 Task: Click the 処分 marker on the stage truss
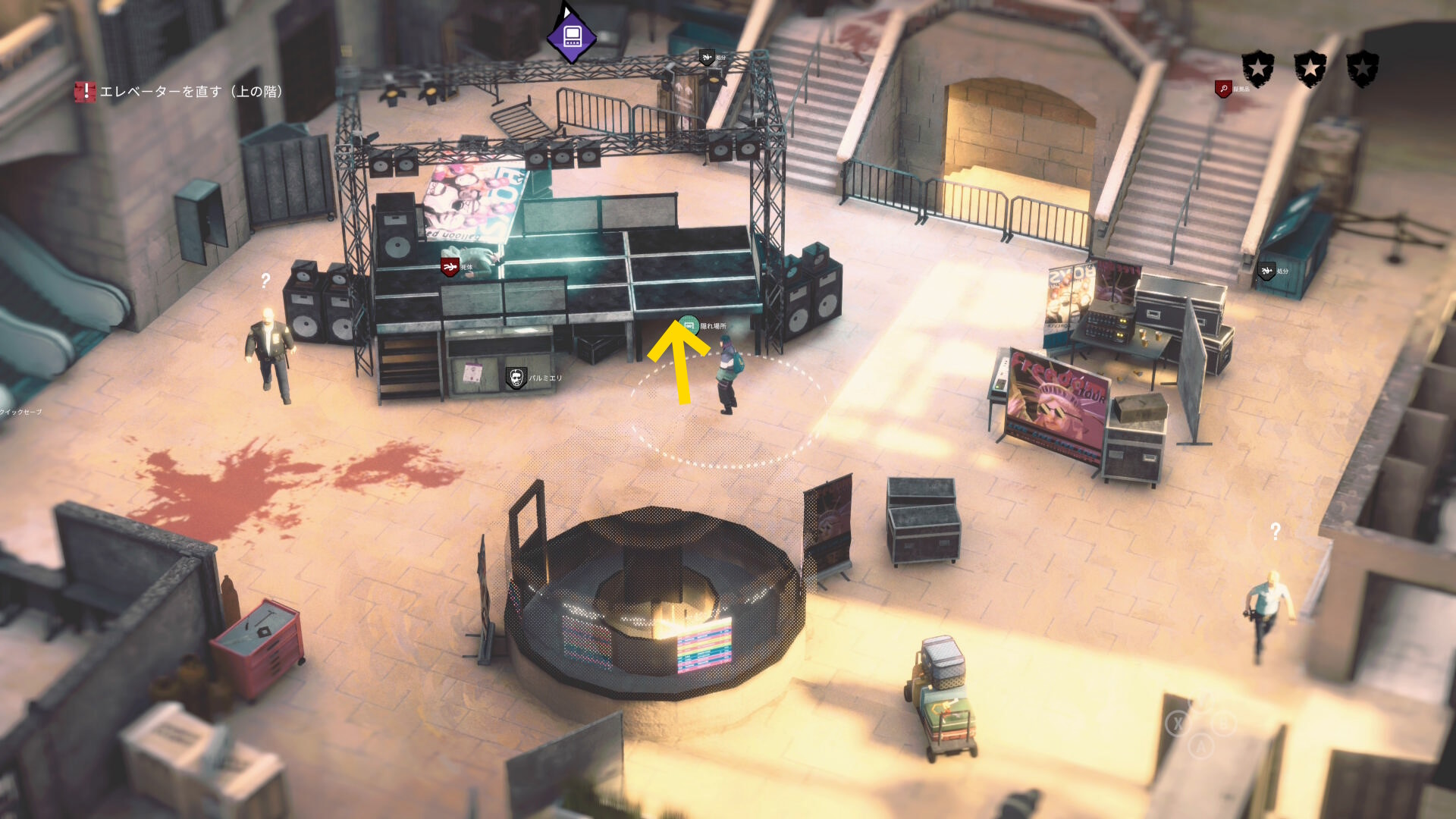707,58
